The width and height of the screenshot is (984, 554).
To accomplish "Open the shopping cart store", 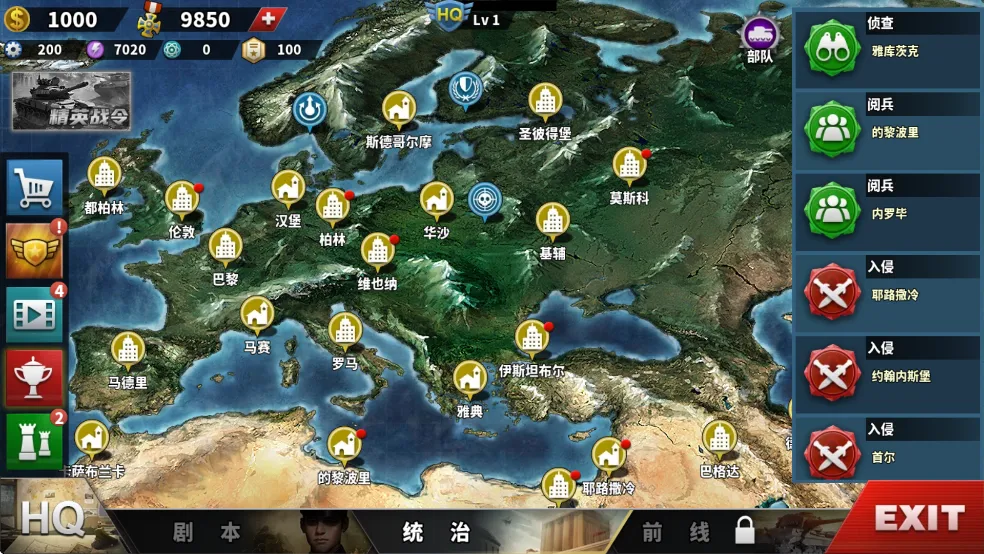I will coord(35,187).
